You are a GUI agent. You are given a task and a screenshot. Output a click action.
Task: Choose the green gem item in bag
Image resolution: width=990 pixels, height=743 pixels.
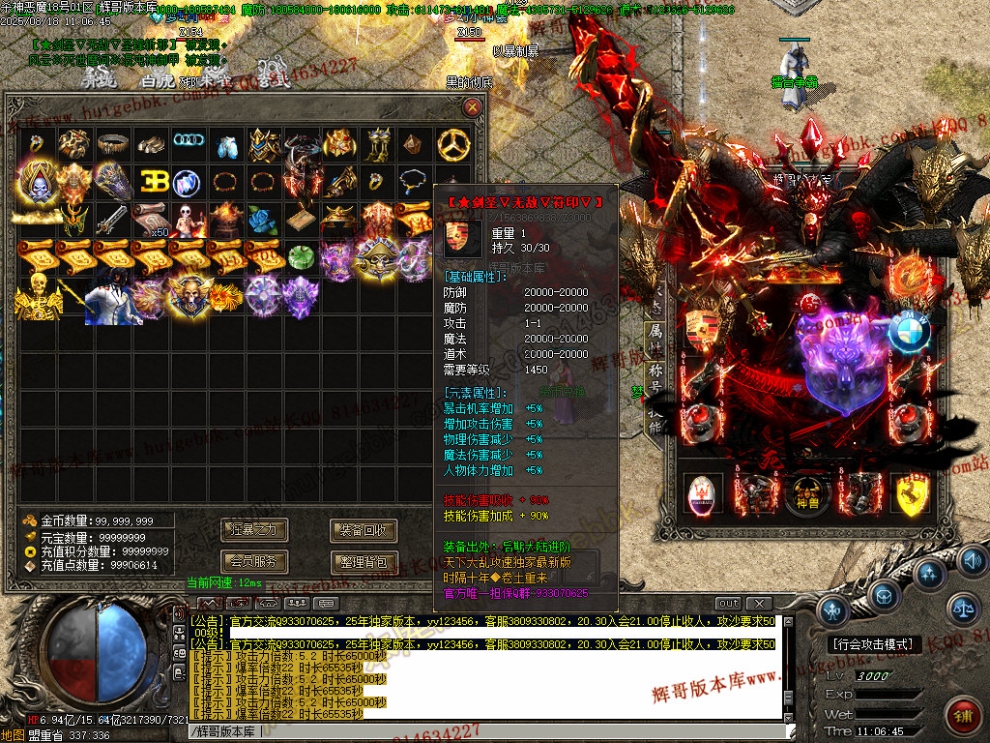point(300,258)
